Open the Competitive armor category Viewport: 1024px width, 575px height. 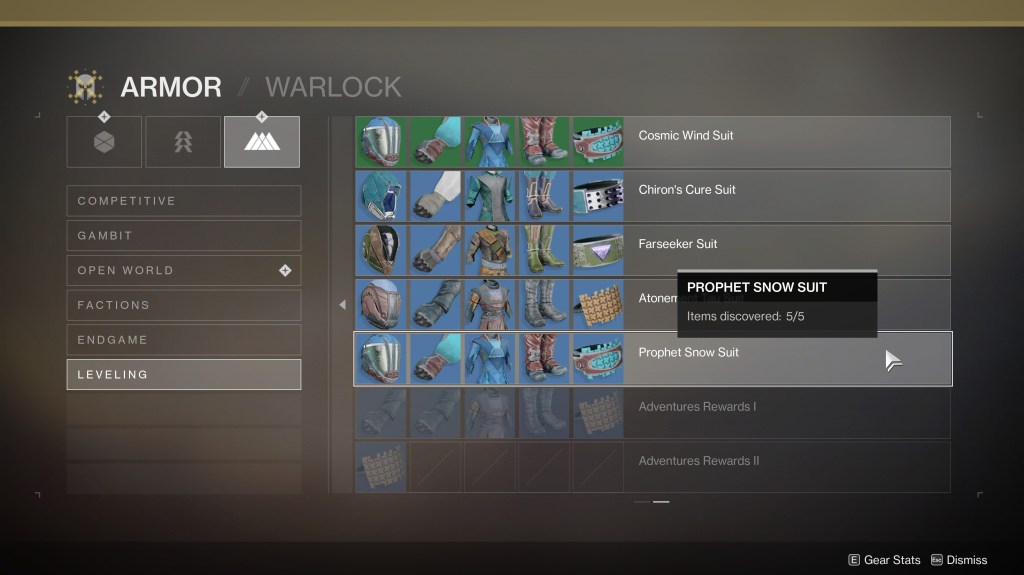(x=183, y=201)
